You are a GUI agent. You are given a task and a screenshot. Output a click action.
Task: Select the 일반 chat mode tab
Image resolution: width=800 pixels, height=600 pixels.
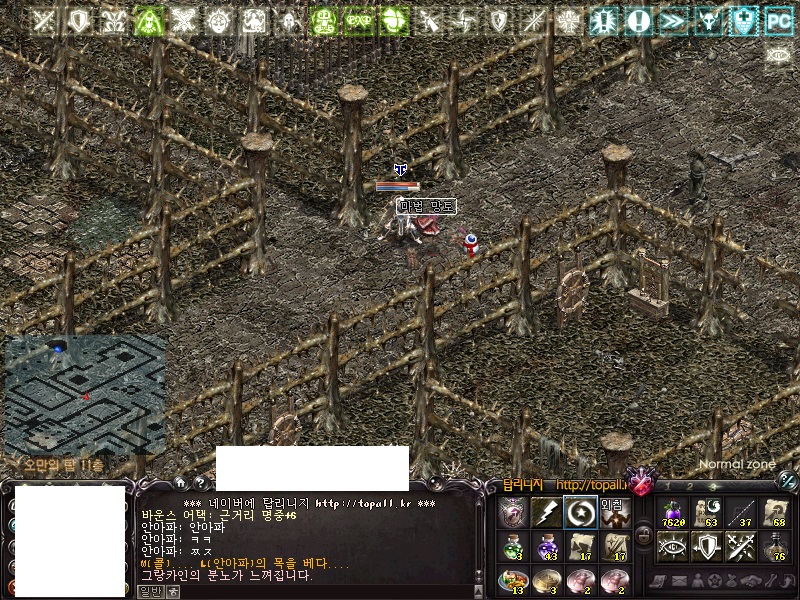tap(149, 592)
